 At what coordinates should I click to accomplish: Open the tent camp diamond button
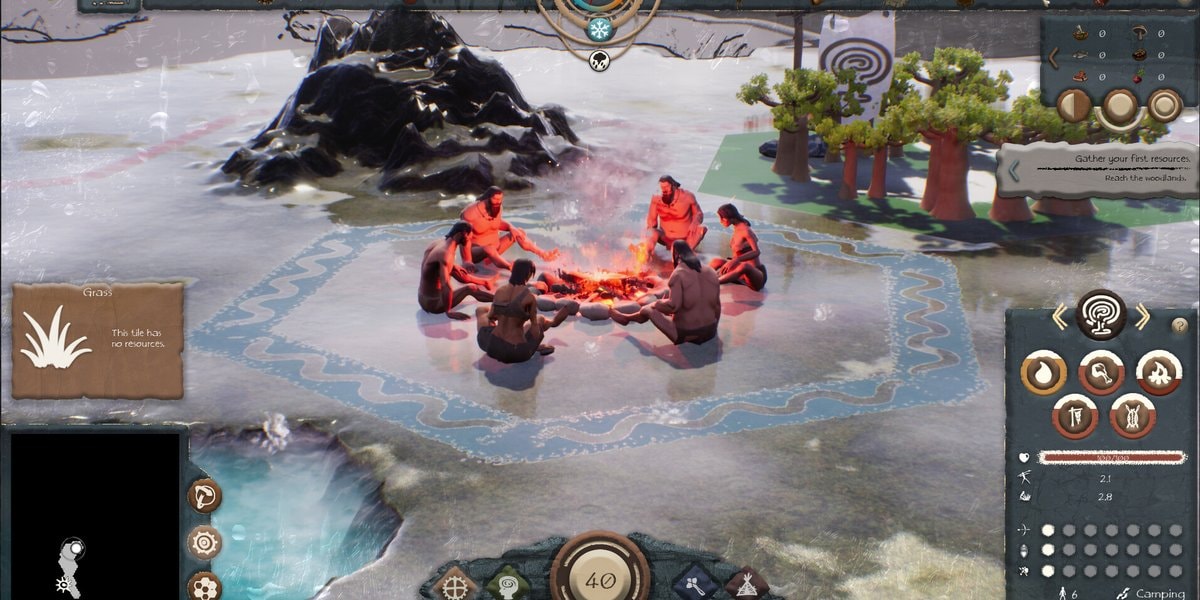(x=746, y=585)
